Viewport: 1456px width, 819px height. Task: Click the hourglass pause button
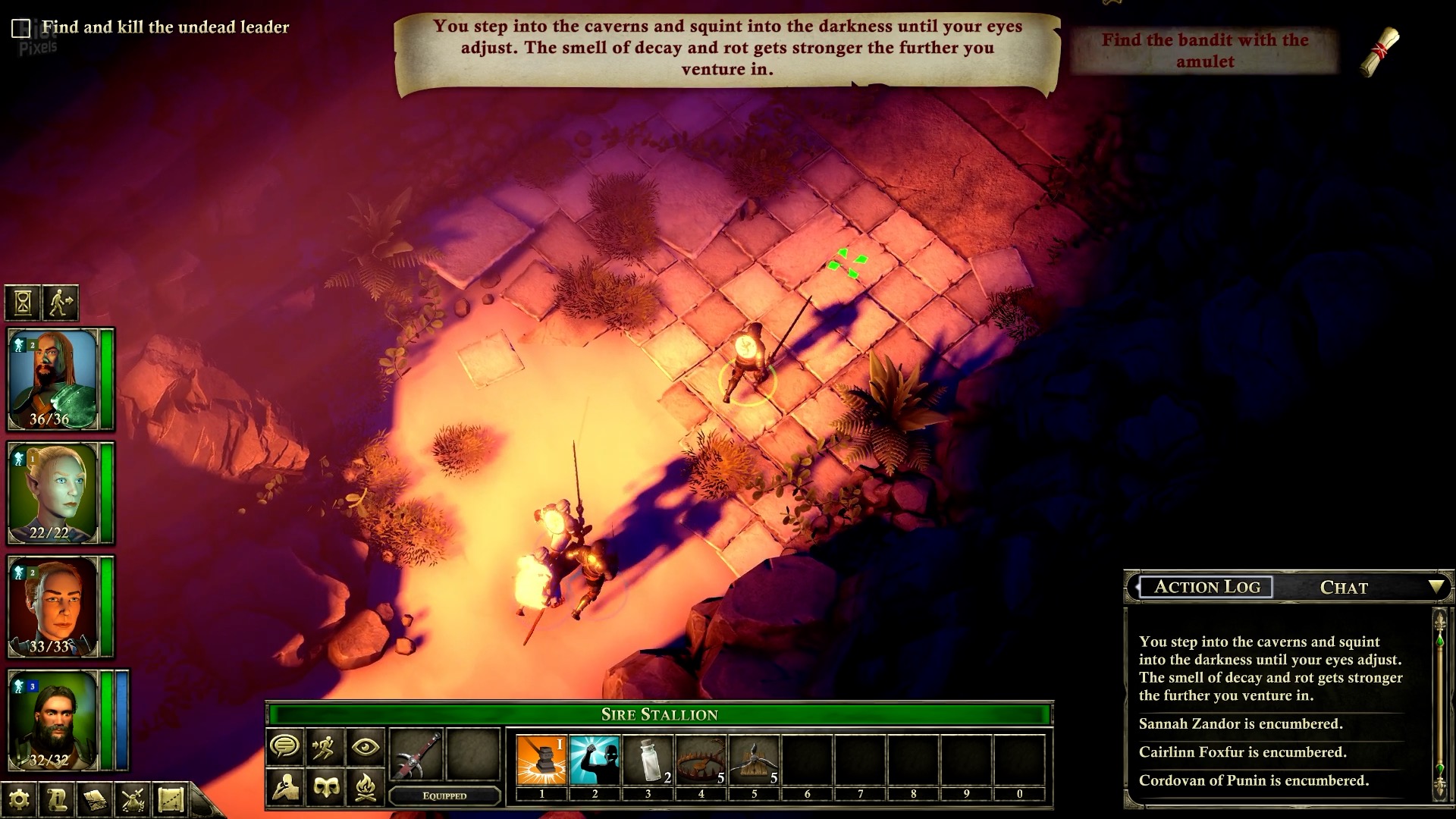[x=23, y=303]
